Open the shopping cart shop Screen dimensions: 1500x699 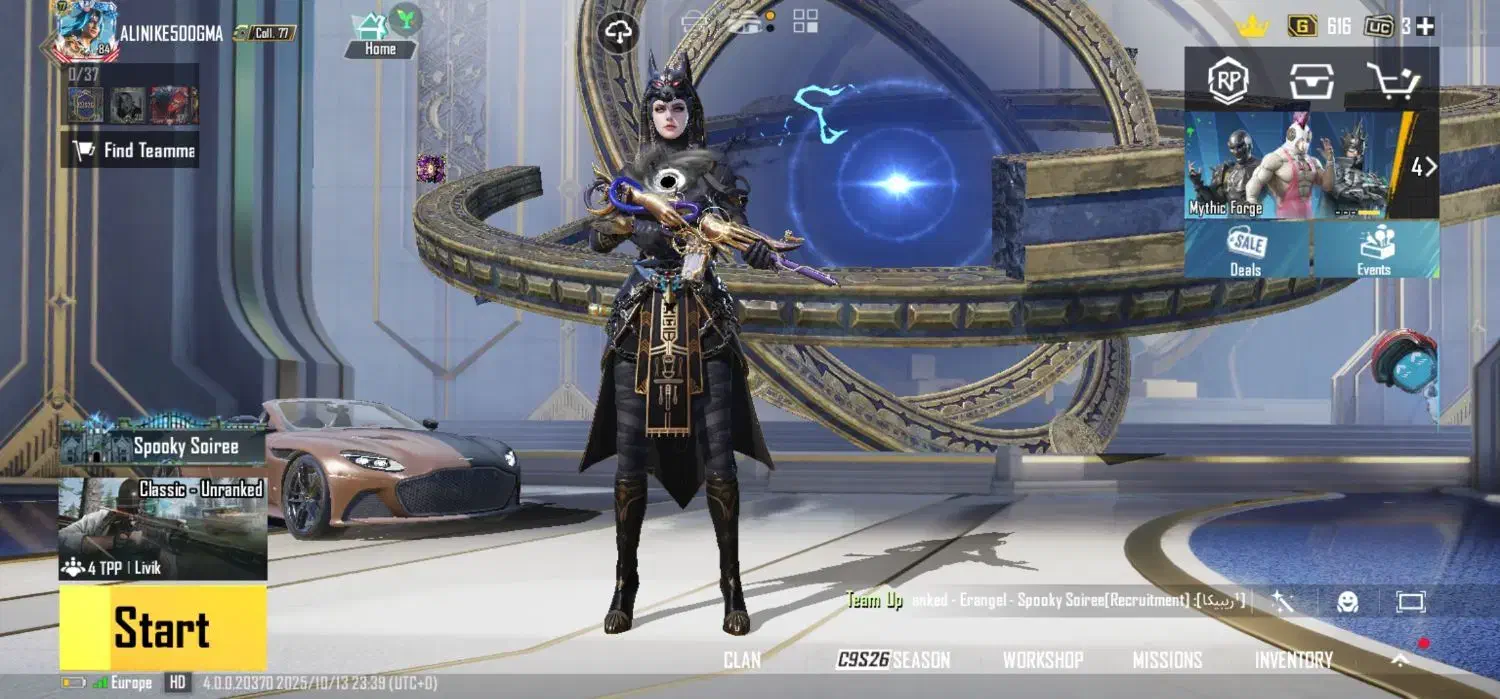click(1393, 81)
